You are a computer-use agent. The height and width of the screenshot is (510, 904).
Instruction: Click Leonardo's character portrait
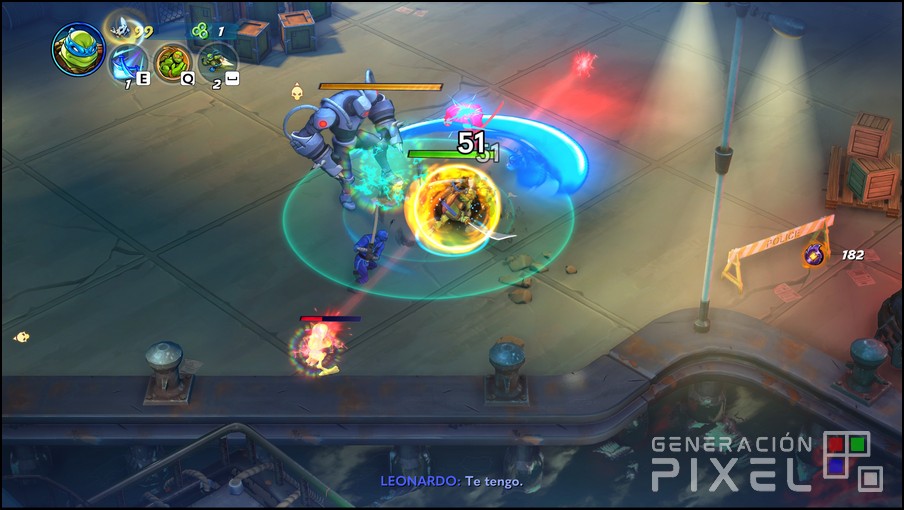pyautogui.click(x=78, y=50)
